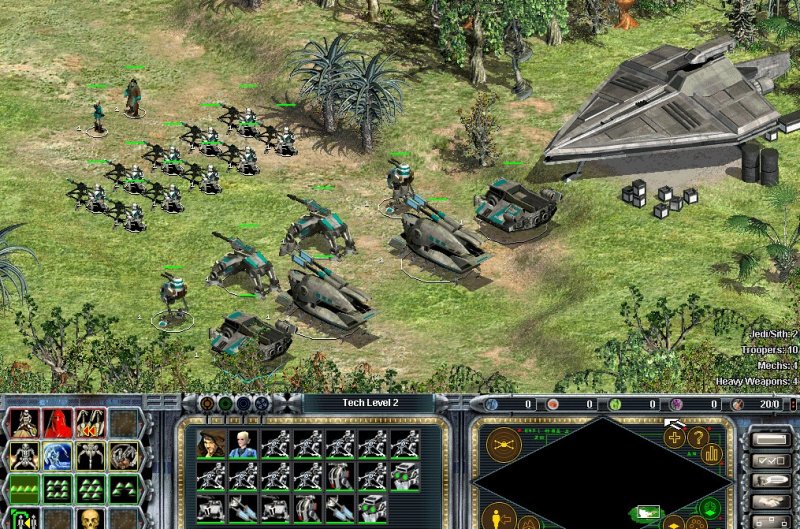
Task: Select the green-eyed droid unit portrait
Action: click(404, 476)
